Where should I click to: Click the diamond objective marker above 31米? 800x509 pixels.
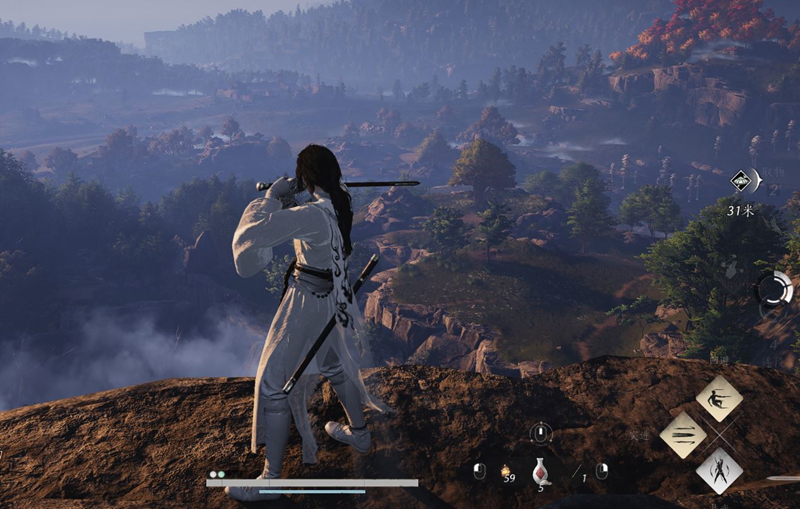pos(741,181)
